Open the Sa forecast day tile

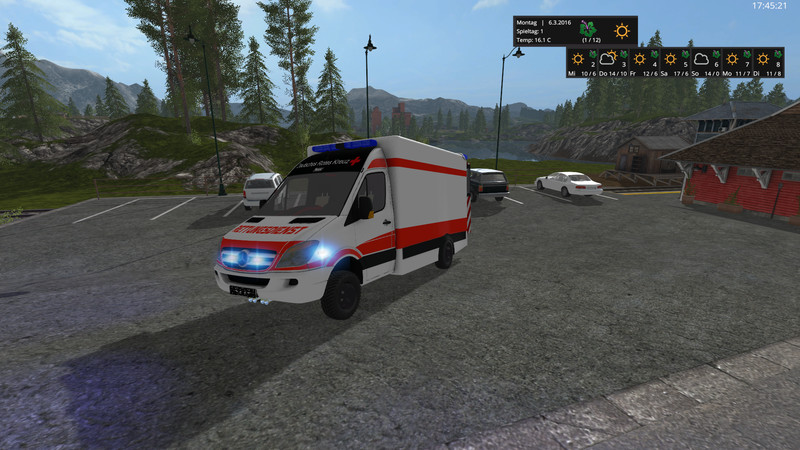670,61
